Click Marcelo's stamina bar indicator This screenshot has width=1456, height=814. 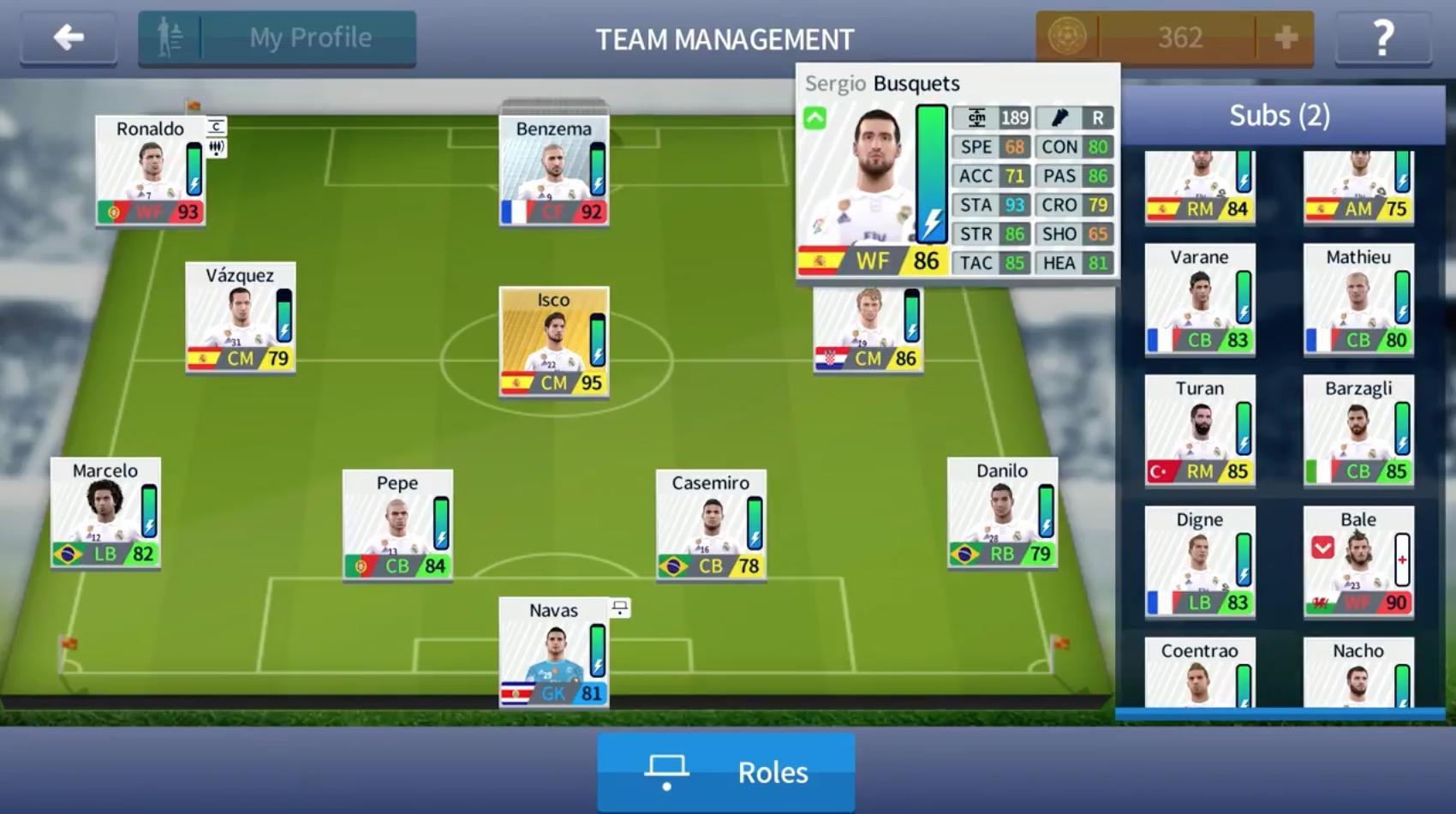point(150,510)
